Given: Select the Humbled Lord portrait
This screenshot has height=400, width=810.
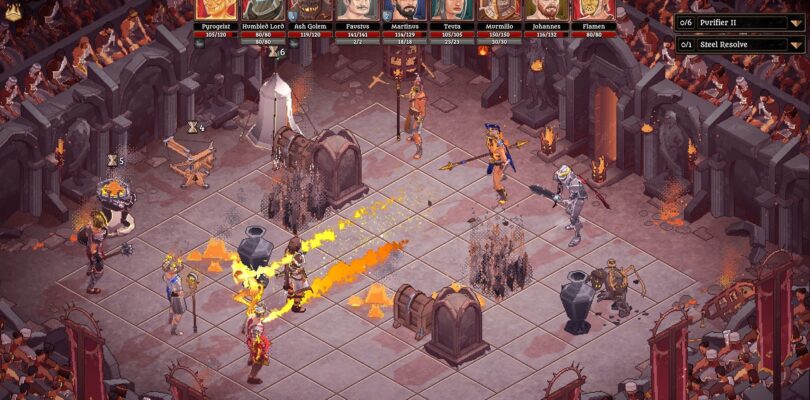Looking at the screenshot, I should (x=264, y=10).
